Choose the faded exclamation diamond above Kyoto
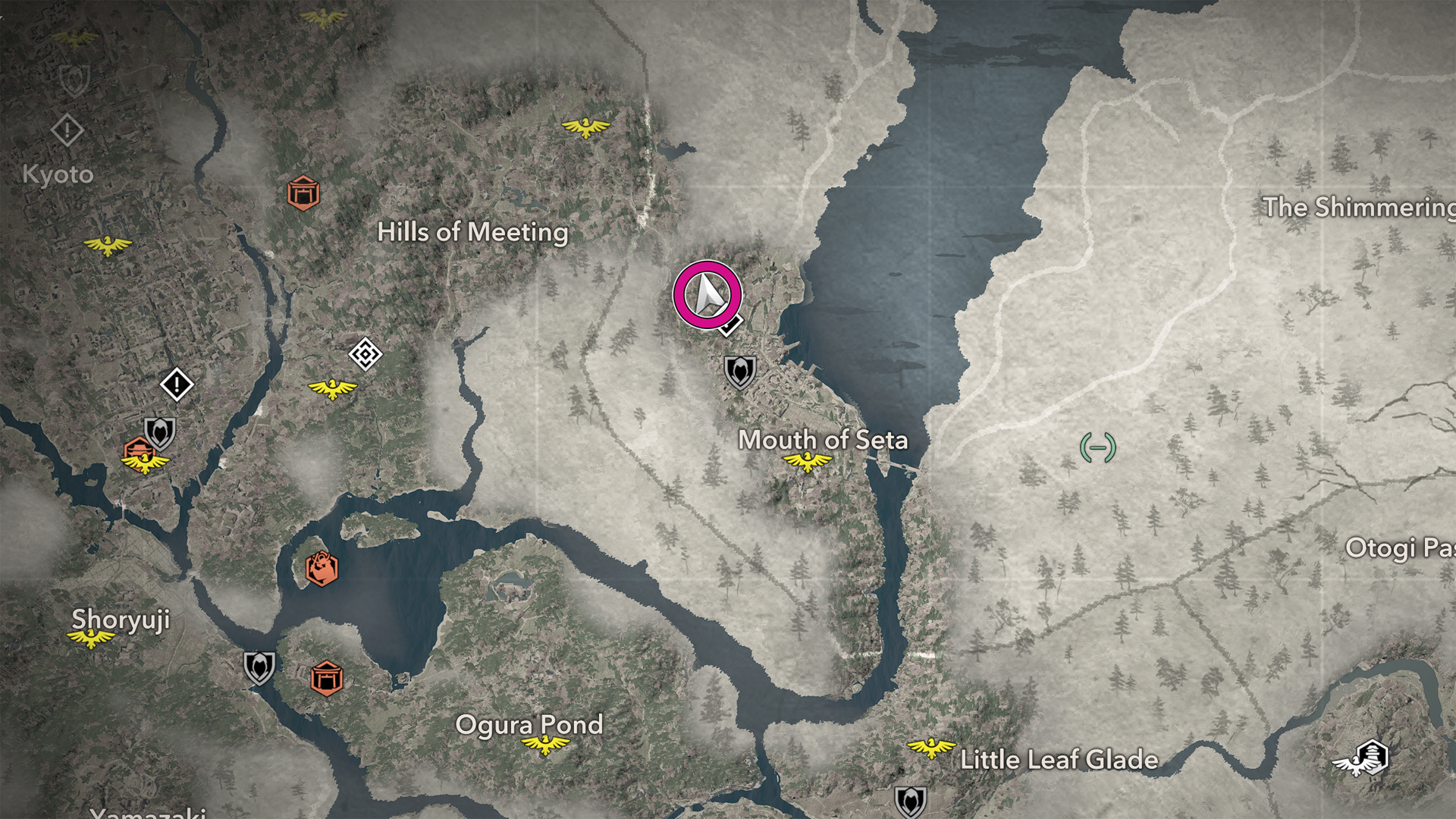Viewport: 1456px width, 819px height. tap(67, 130)
